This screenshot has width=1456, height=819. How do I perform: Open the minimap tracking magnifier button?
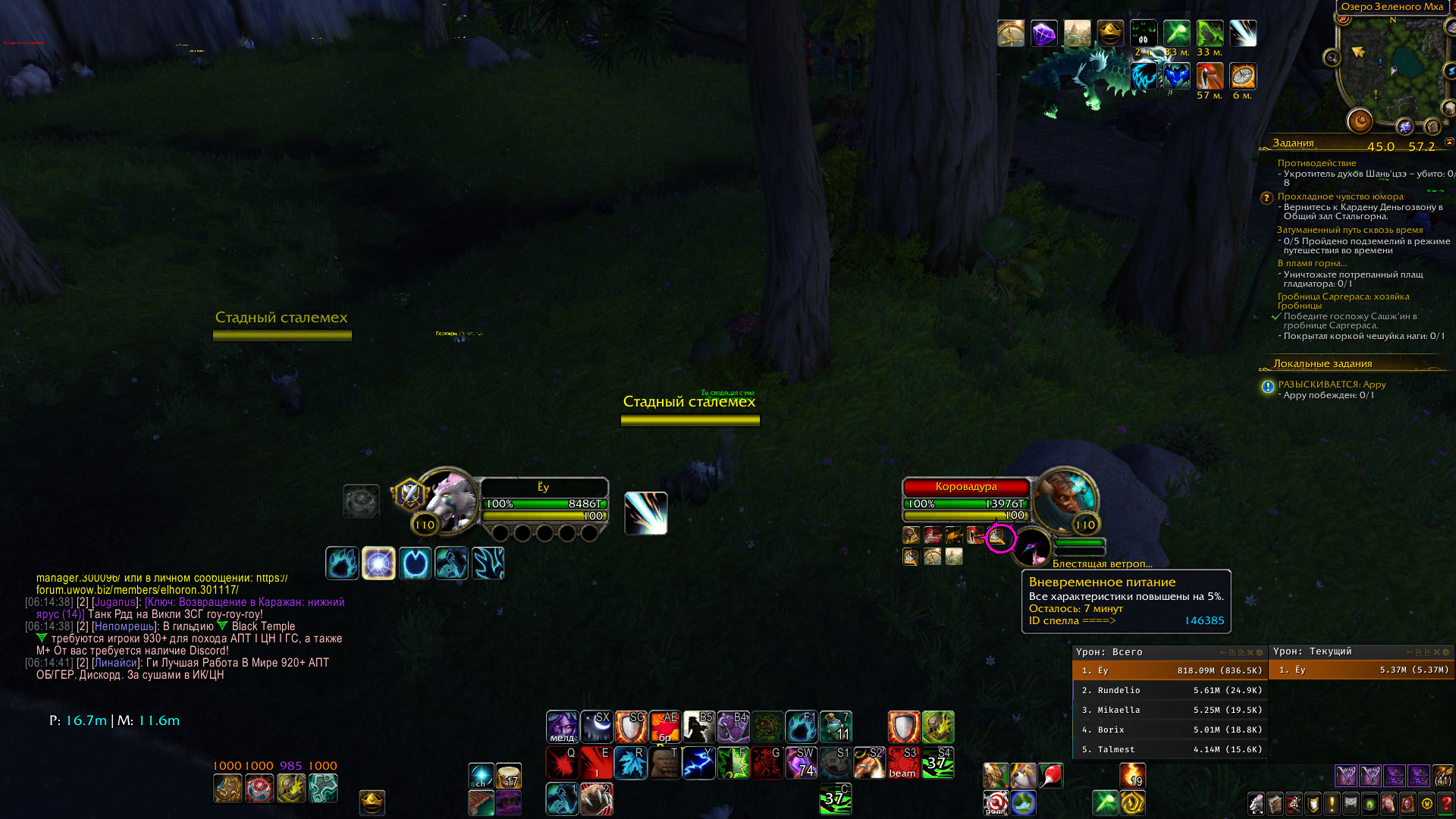tap(1332, 58)
